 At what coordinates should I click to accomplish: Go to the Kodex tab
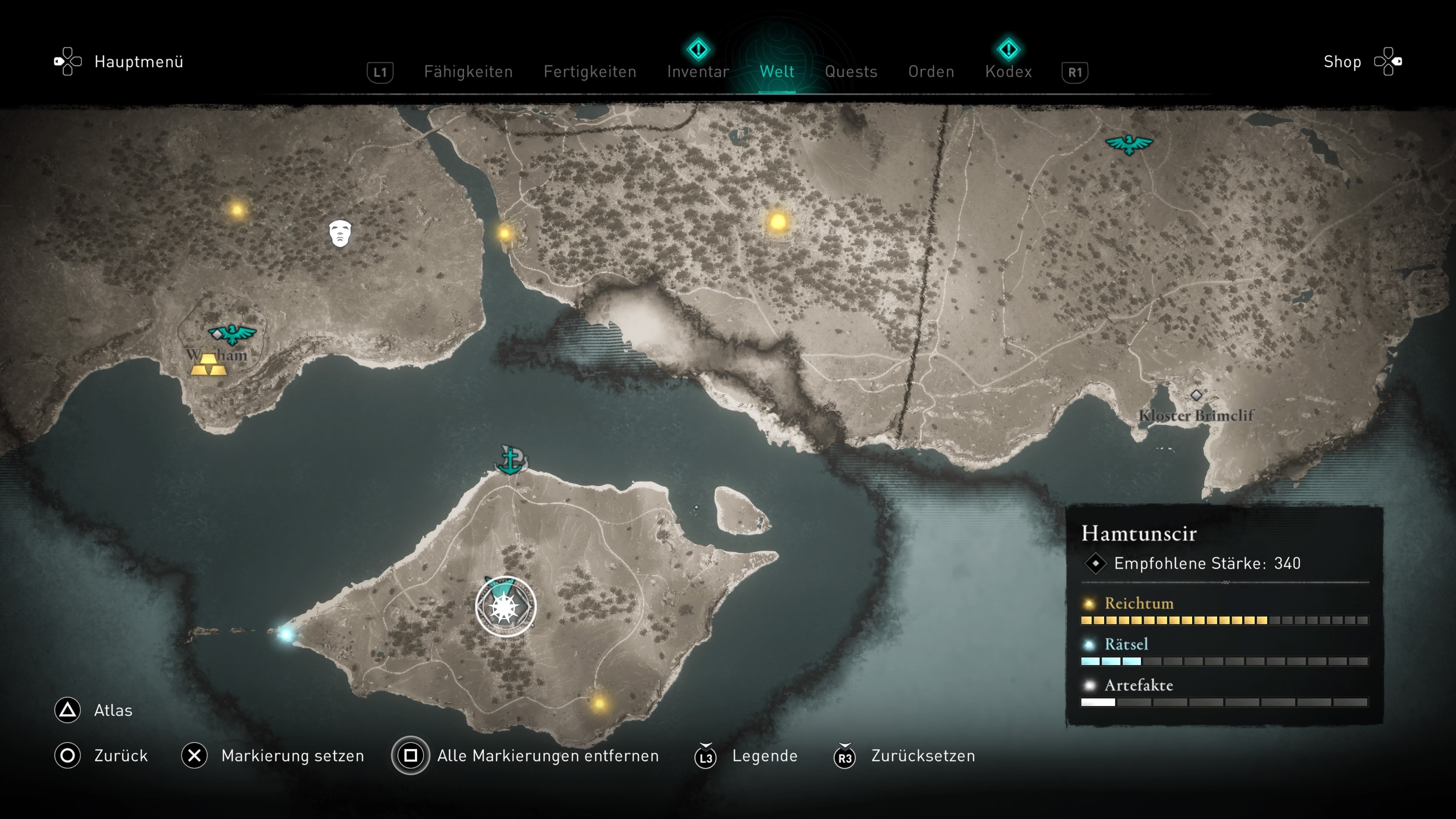coord(1008,72)
